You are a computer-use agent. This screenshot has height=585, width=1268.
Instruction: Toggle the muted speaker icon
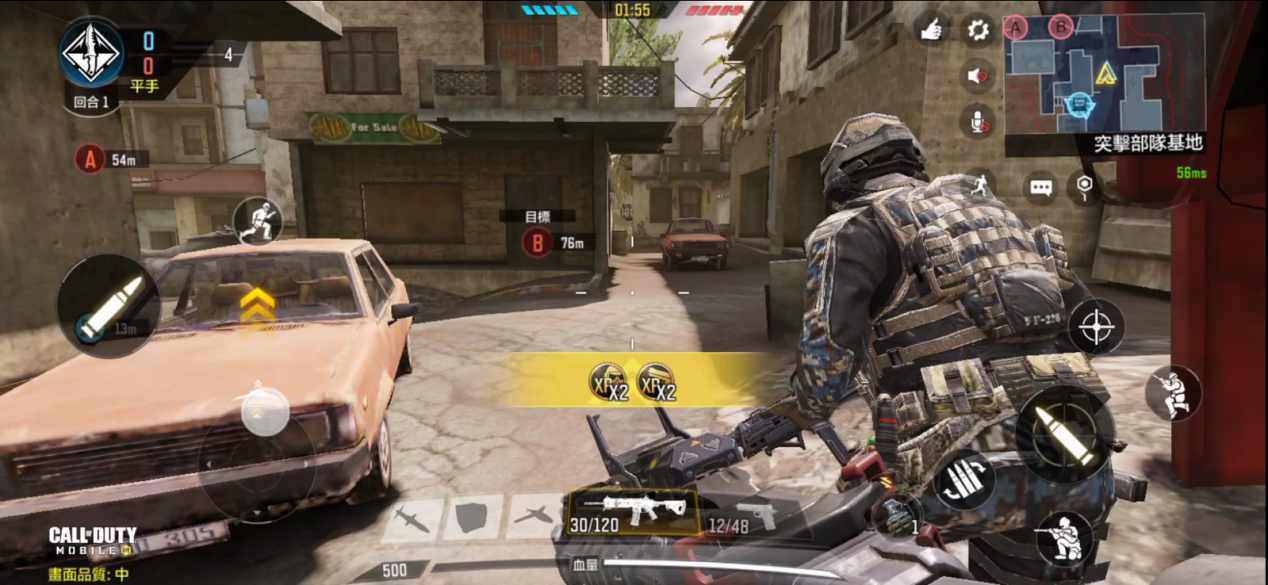point(978,76)
